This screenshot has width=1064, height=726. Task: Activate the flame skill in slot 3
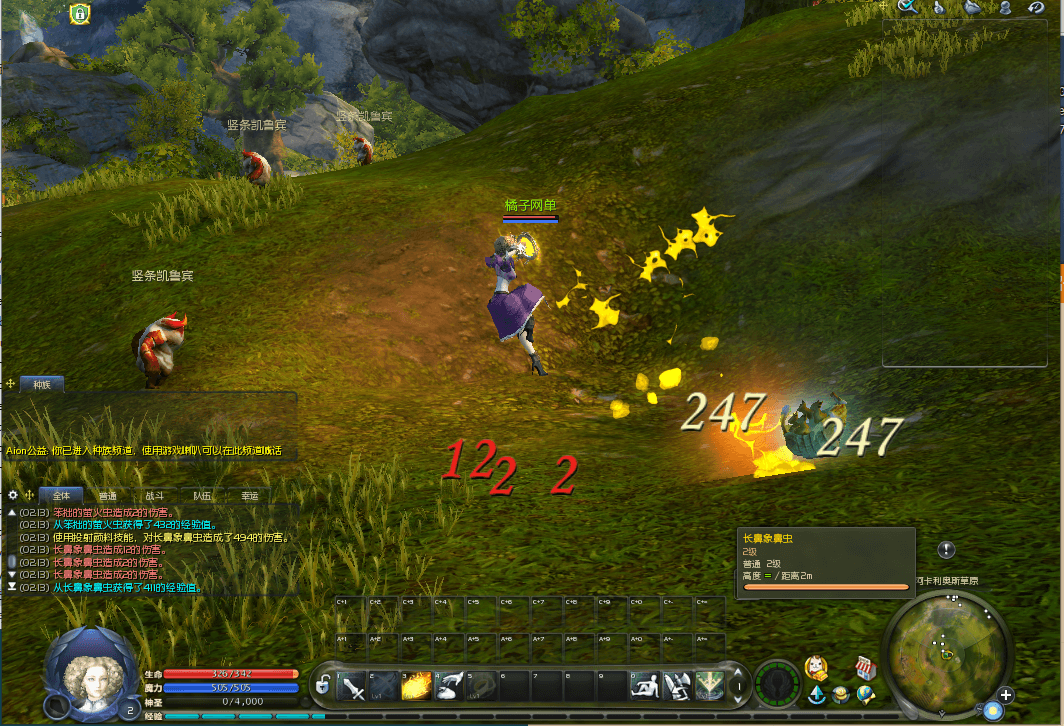pyautogui.click(x=417, y=686)
